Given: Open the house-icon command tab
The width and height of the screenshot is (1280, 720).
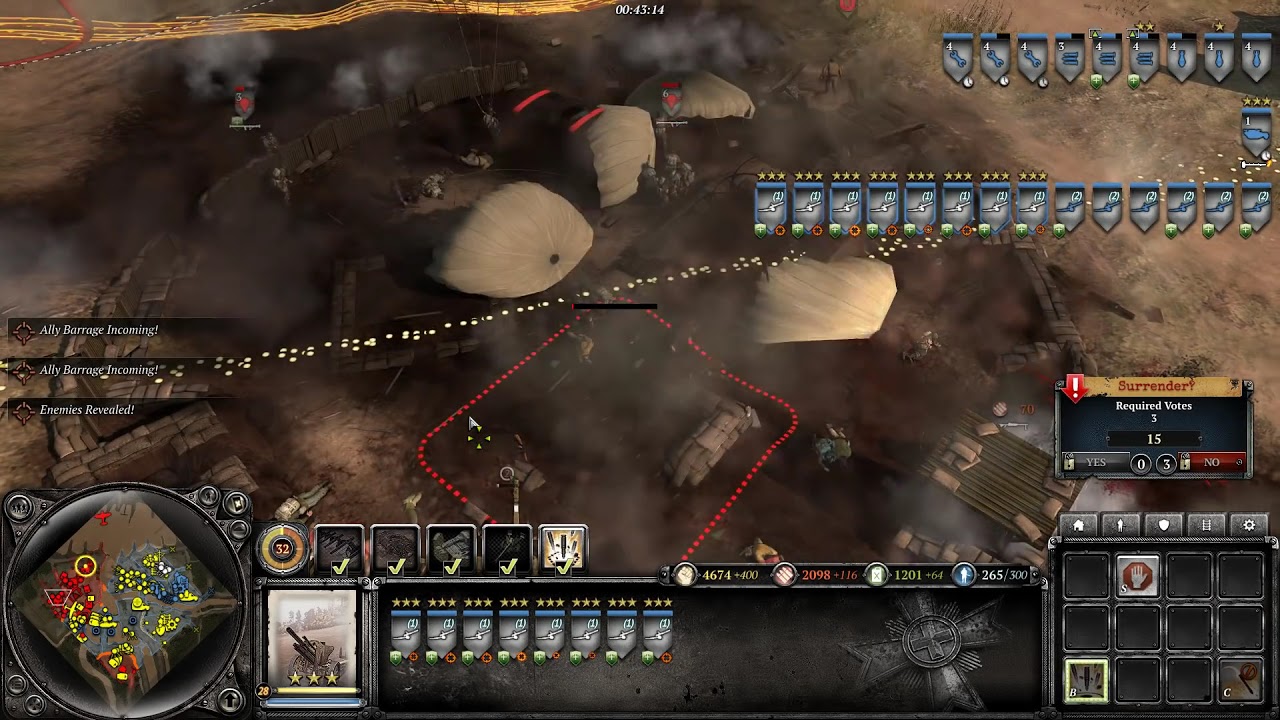Looking at the screenshot, I should [1078, 525].
